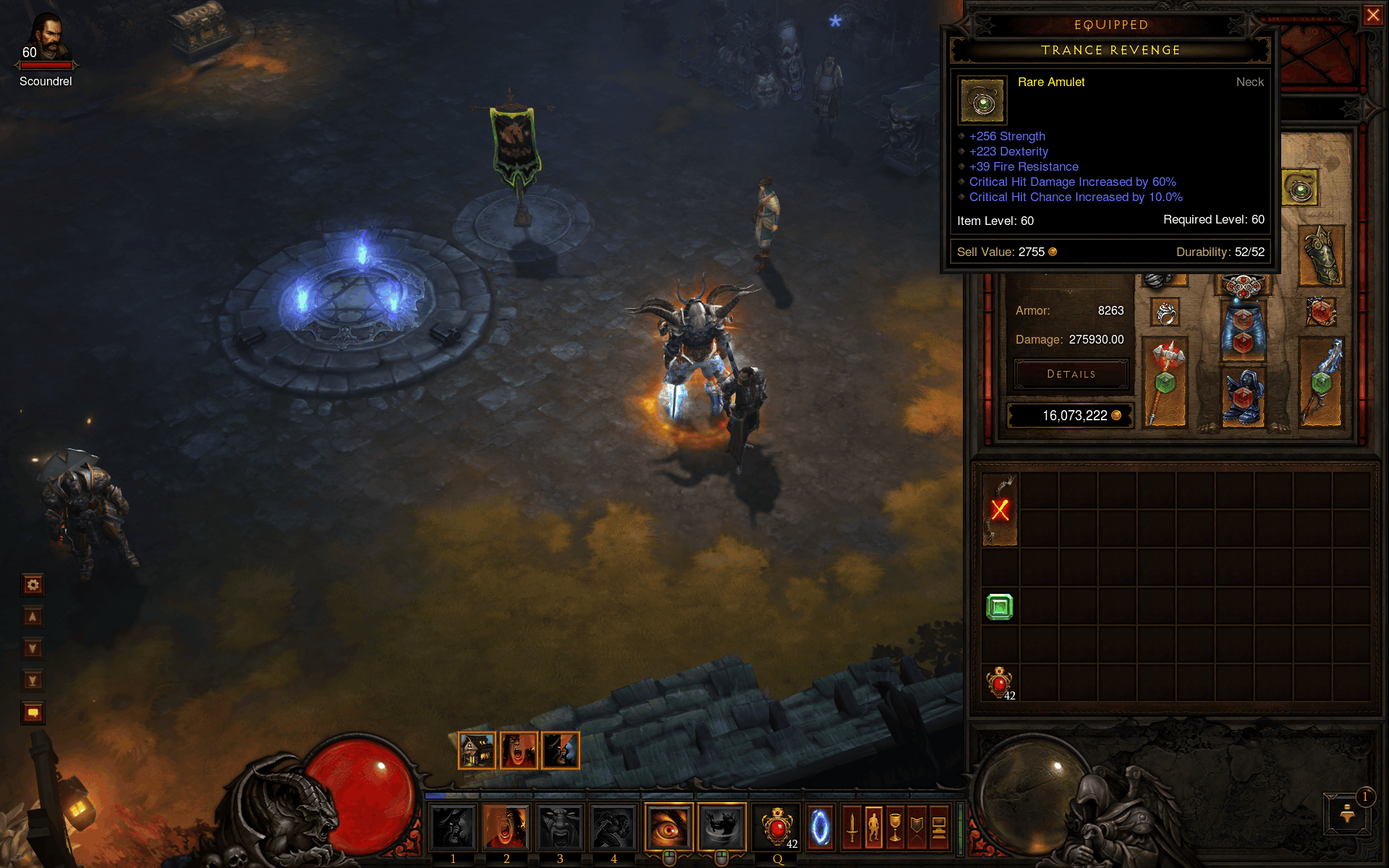Pick the unusable weapon marked with red X
Viewport: 1389px width, 868px height.
(1000, 509)
